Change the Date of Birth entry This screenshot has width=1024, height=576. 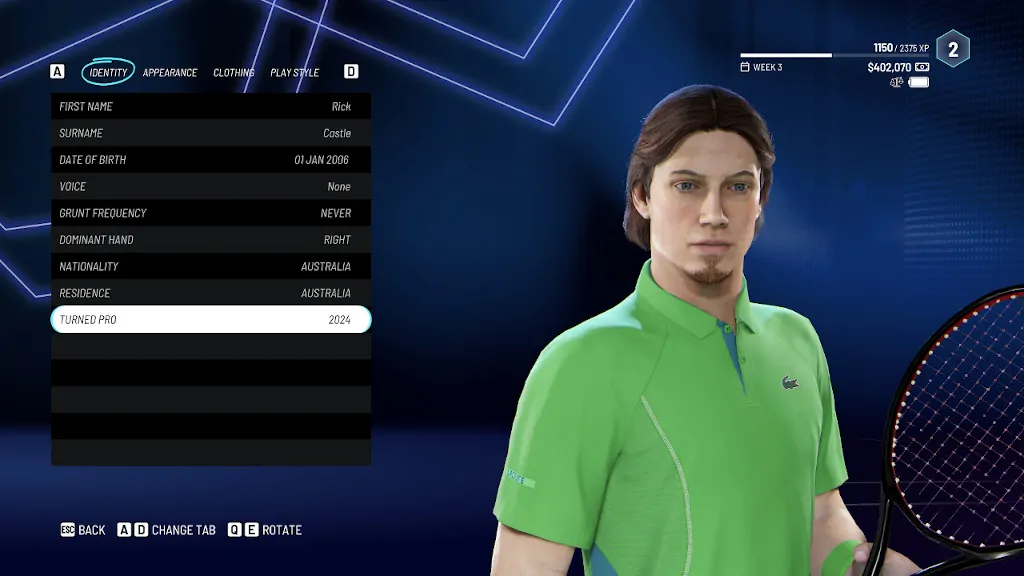tap(211, 160)
